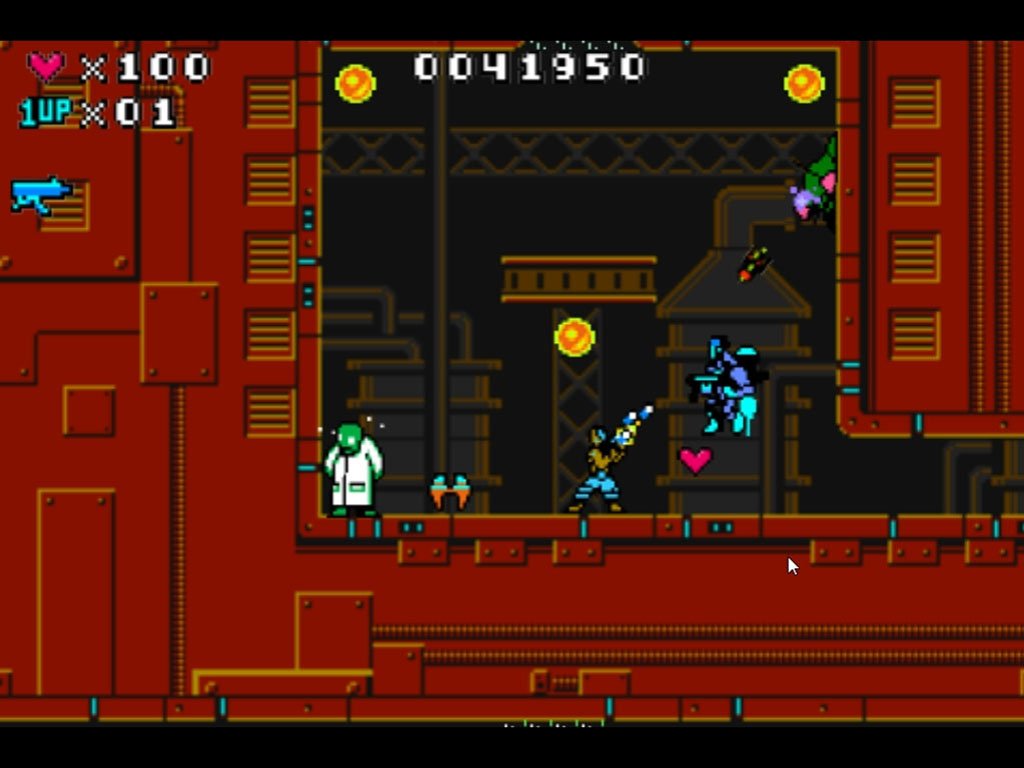Click the blue gun weapon icon
This screenshot has height=768, width=1024.
point(40,194)
